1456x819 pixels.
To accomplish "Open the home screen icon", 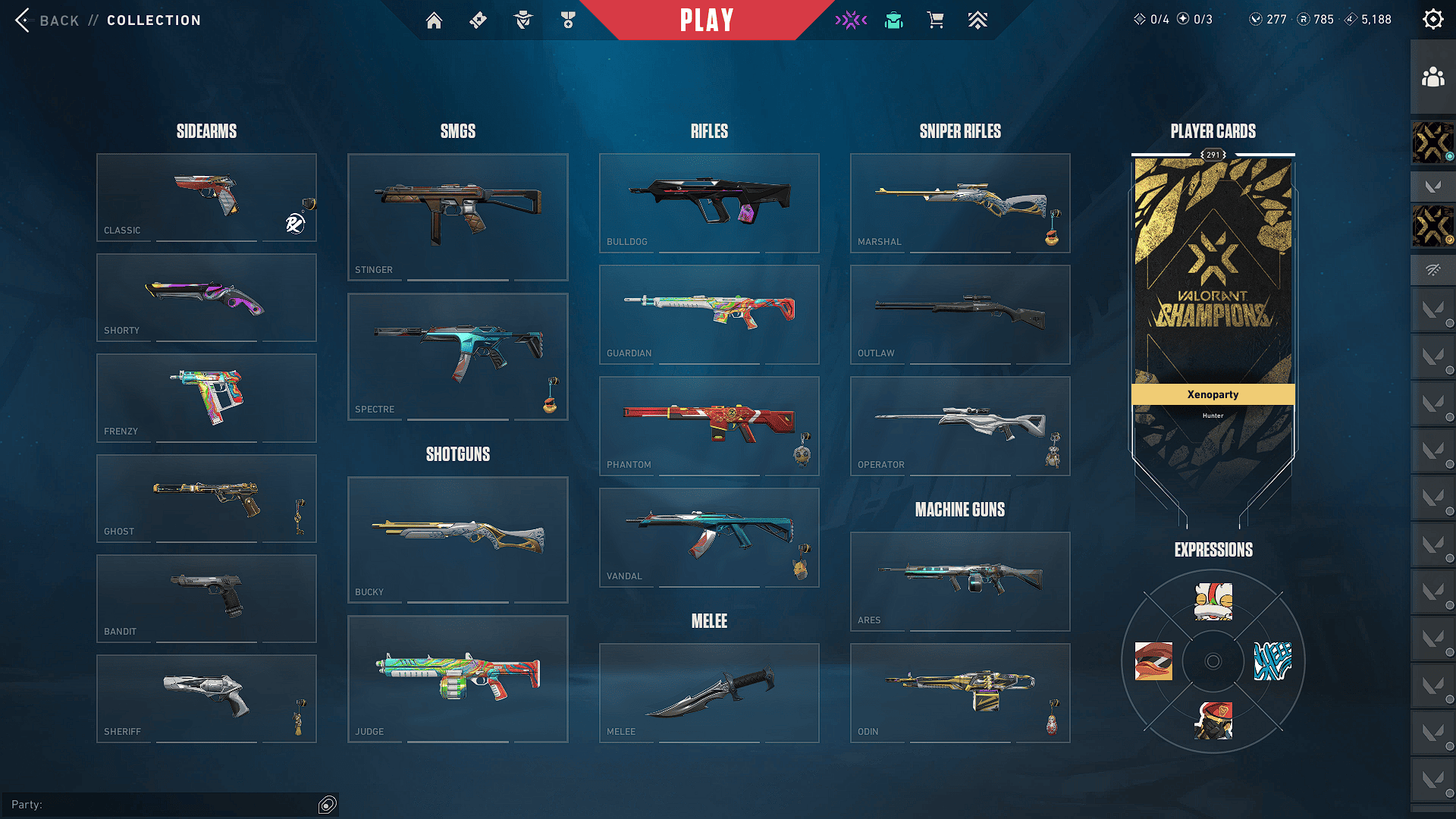I will click(x=434, y=20).
